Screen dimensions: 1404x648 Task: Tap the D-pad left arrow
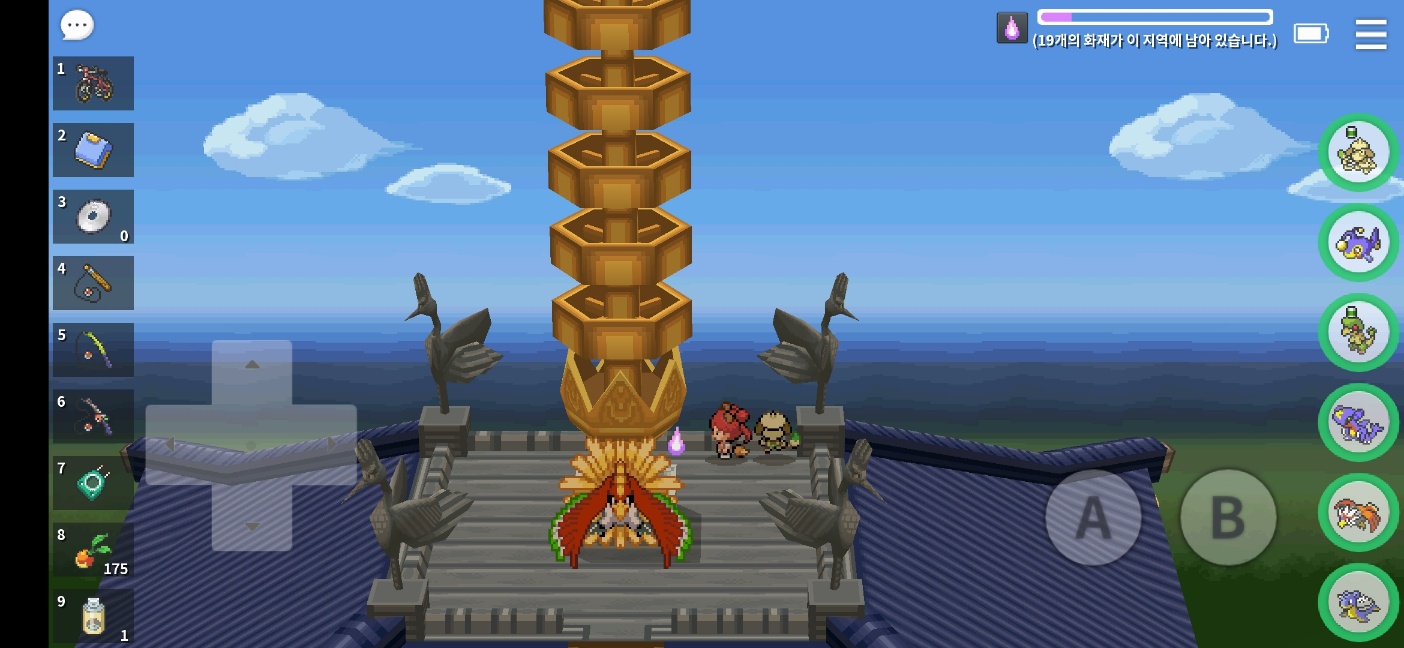pos(172,445)
